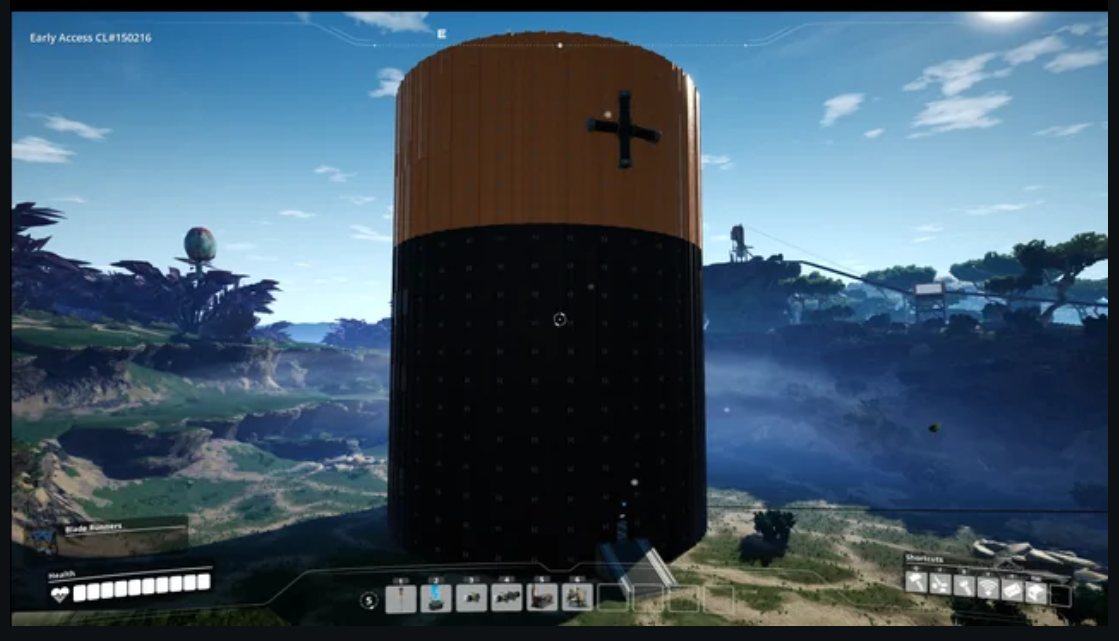Choose hotbar slot three
The width and height of the screenshot is (1119, 641).
[471, 598]
